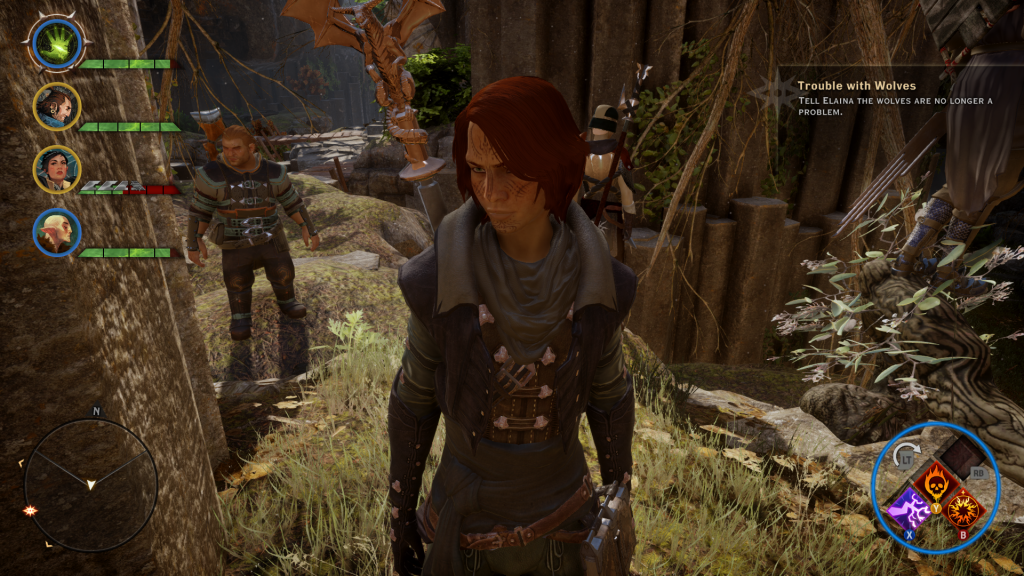Select the Inquisitor's green hand portrait
The width and height of the screenshot is (1024, 576).
56,43
